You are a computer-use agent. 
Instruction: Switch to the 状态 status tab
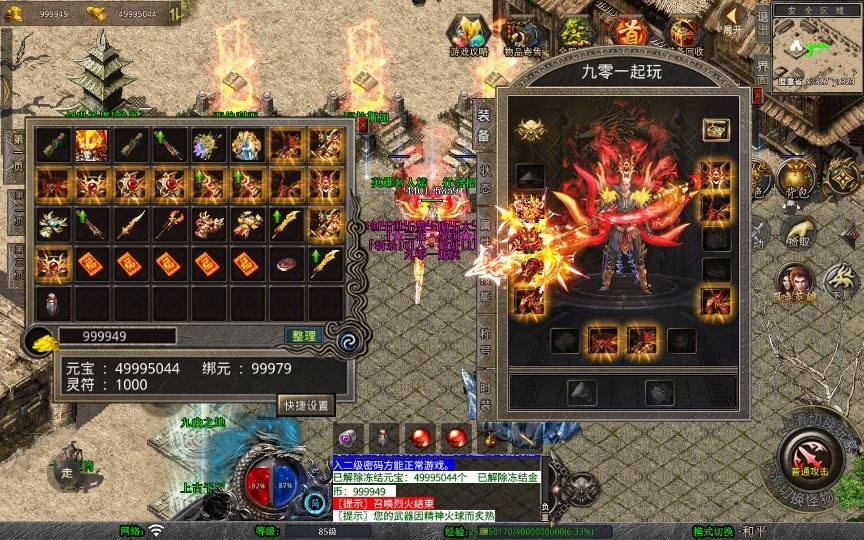click(x=484, y=178)
